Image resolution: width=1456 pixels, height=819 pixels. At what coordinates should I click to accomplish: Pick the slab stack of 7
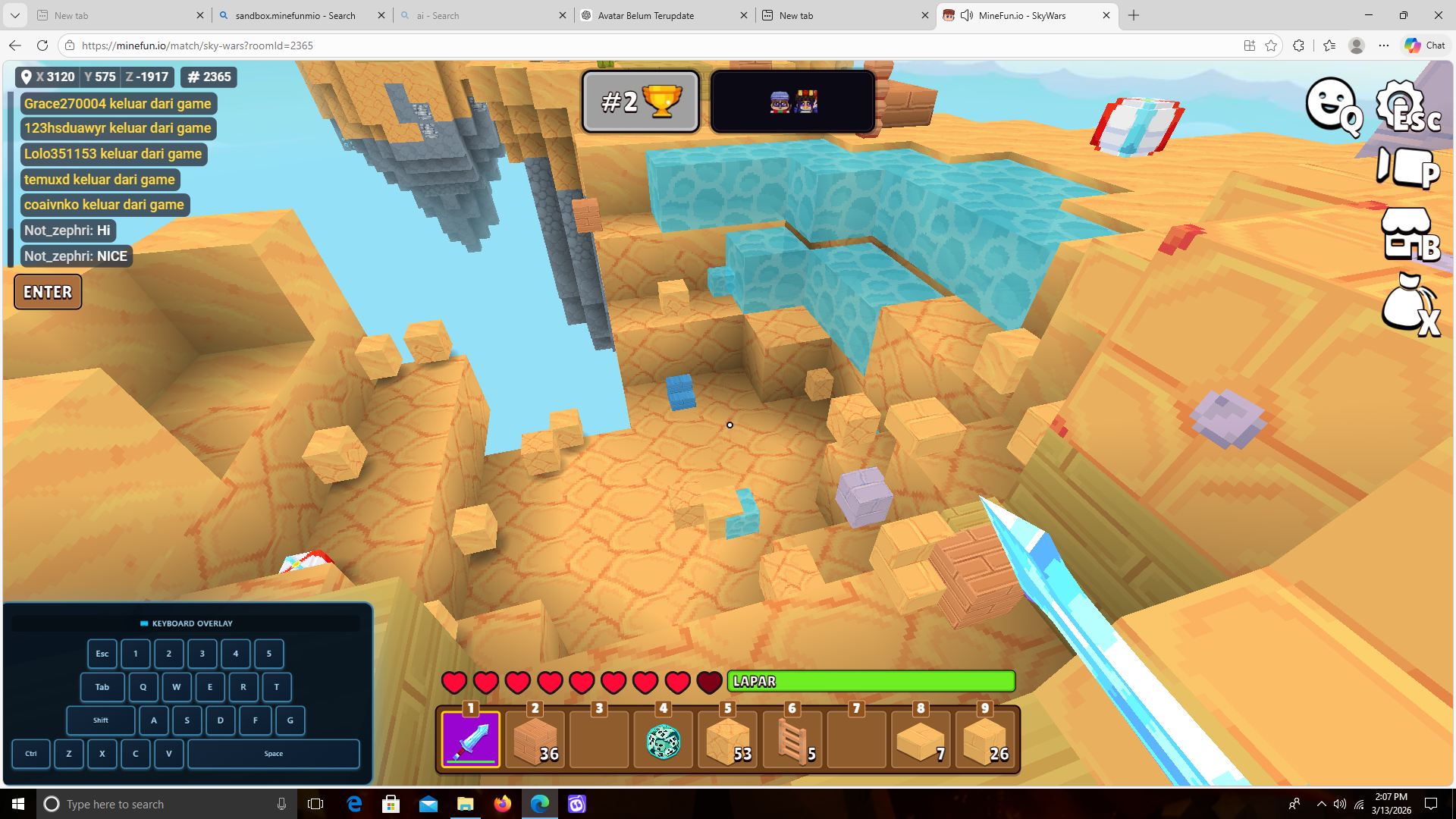click(x=920, y=739)
